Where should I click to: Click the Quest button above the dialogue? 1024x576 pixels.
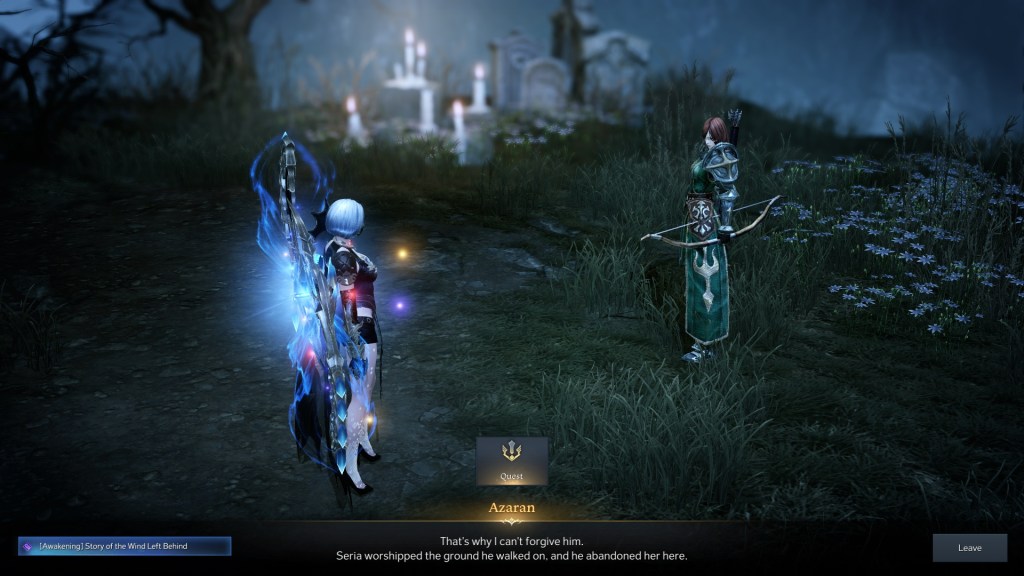[511, 460]
